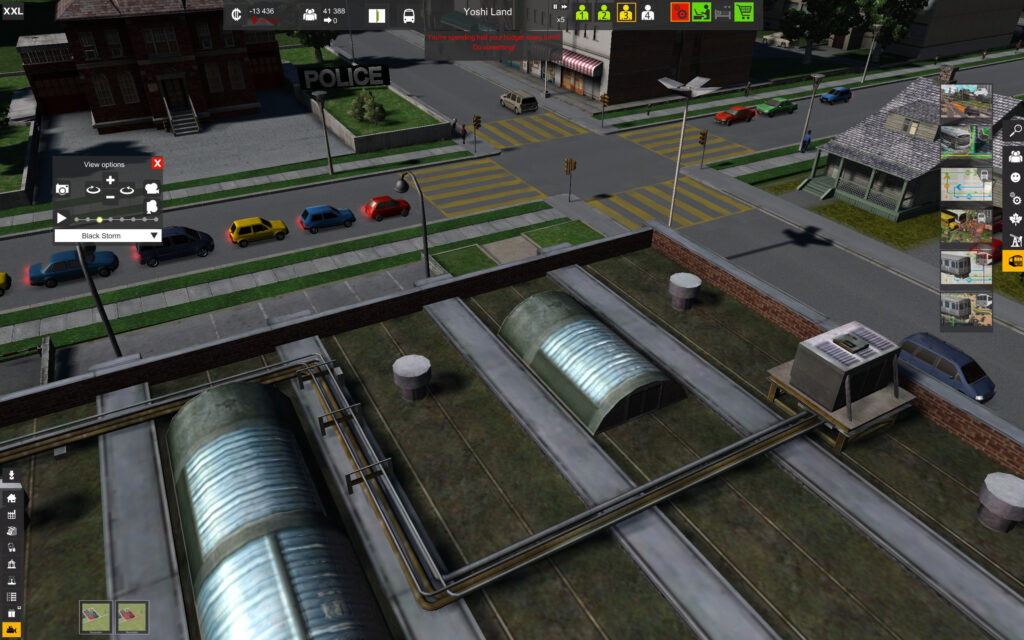This screenshot has width=1024, height=640.
Task: Open the bus line diagram thumbnail
Action: point(966,186)
